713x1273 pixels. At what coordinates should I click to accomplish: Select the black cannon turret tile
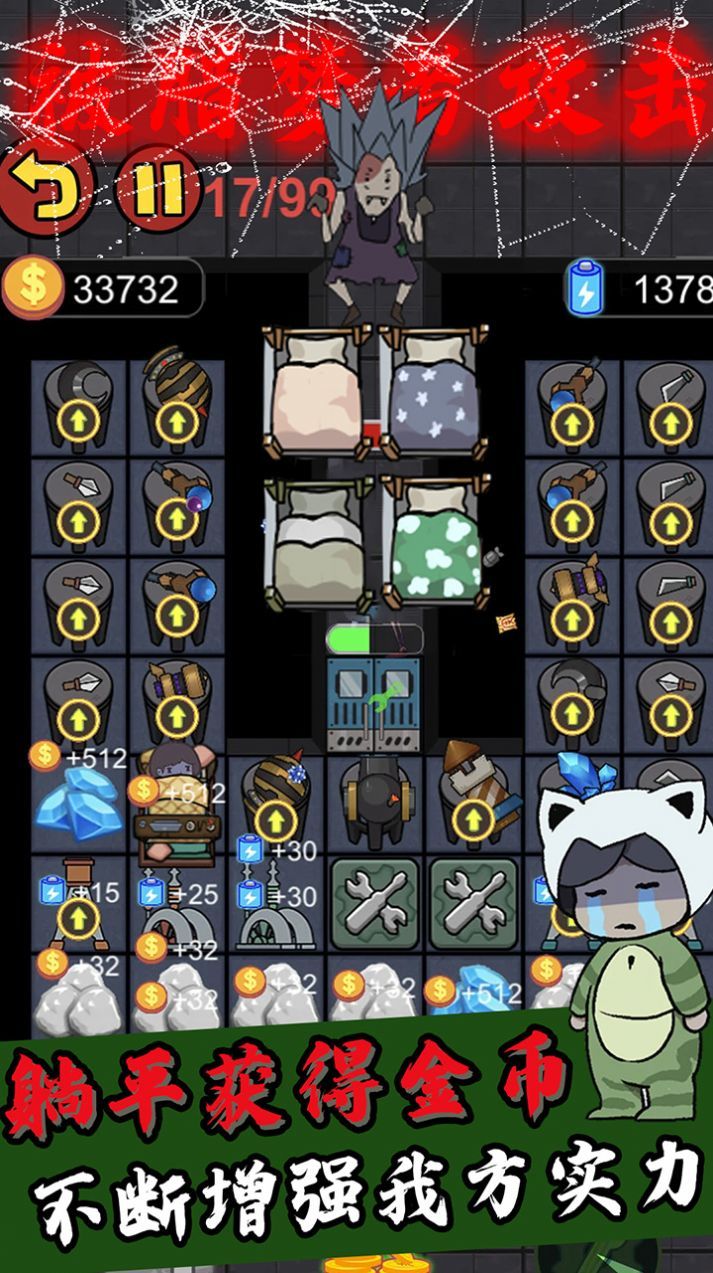[377, 801]
